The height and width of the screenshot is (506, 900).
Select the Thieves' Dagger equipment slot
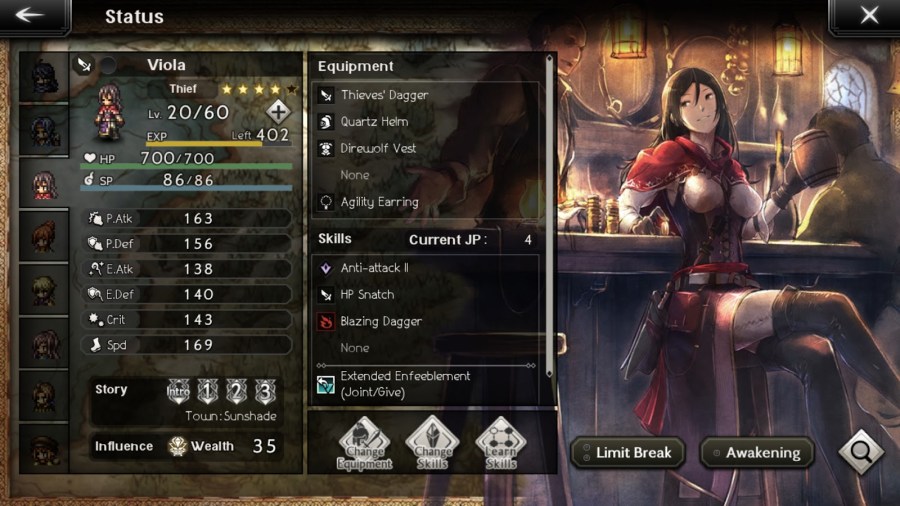click(427, 95)
